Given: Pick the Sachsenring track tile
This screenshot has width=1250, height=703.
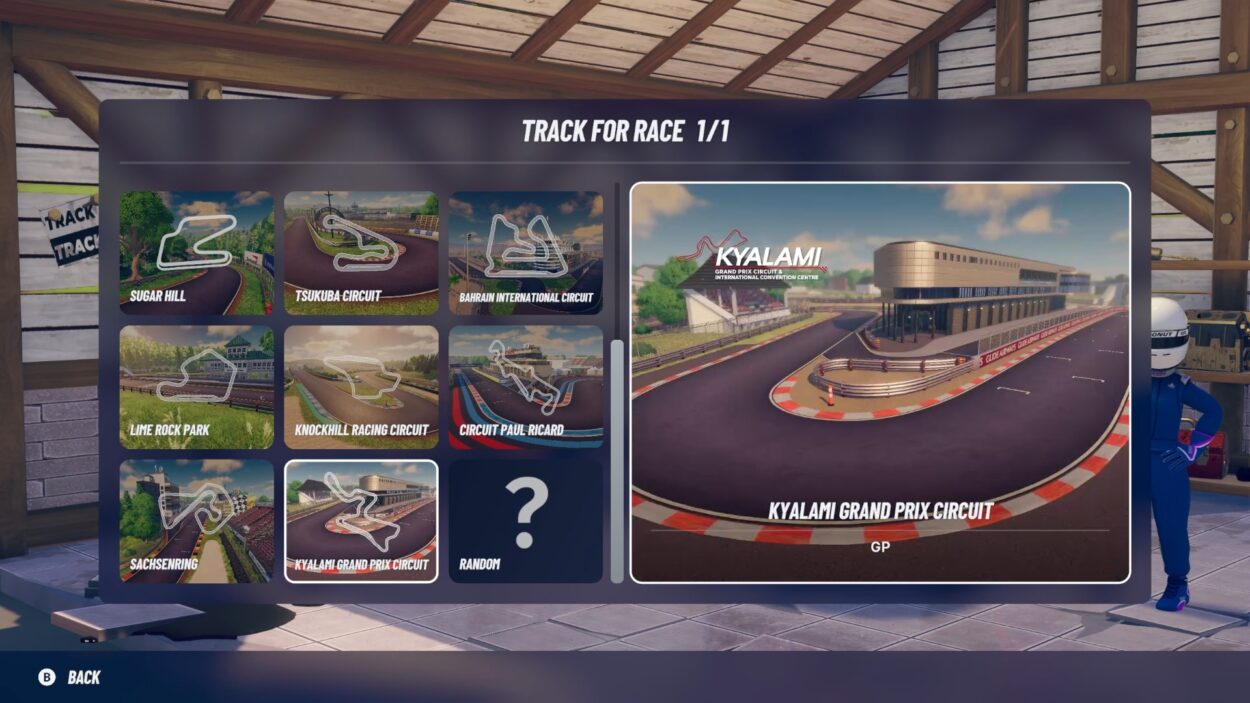Looking at the screenshot, I should pos(196,521).
